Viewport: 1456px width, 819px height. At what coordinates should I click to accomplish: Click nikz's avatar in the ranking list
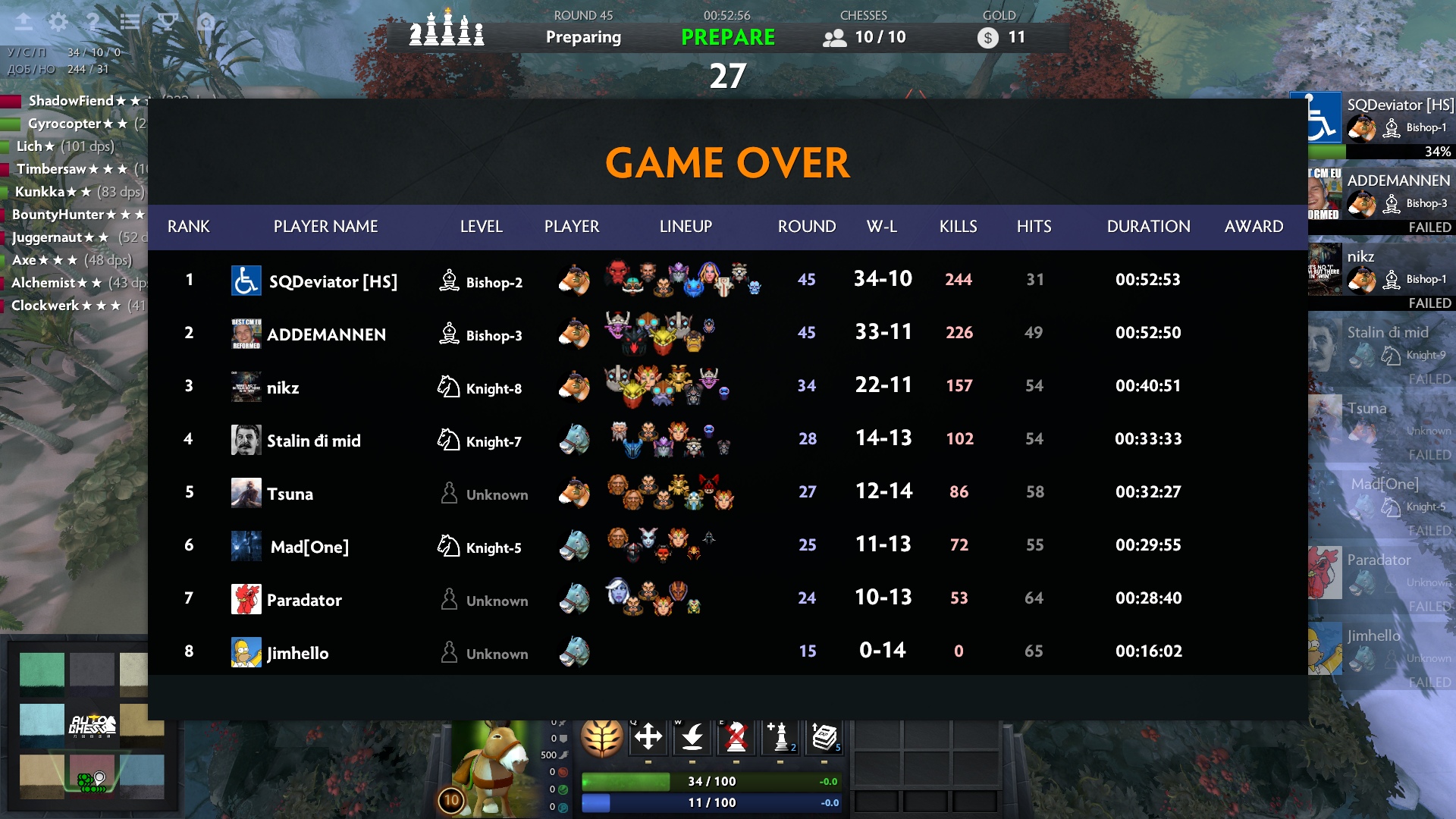pos(246,387)
